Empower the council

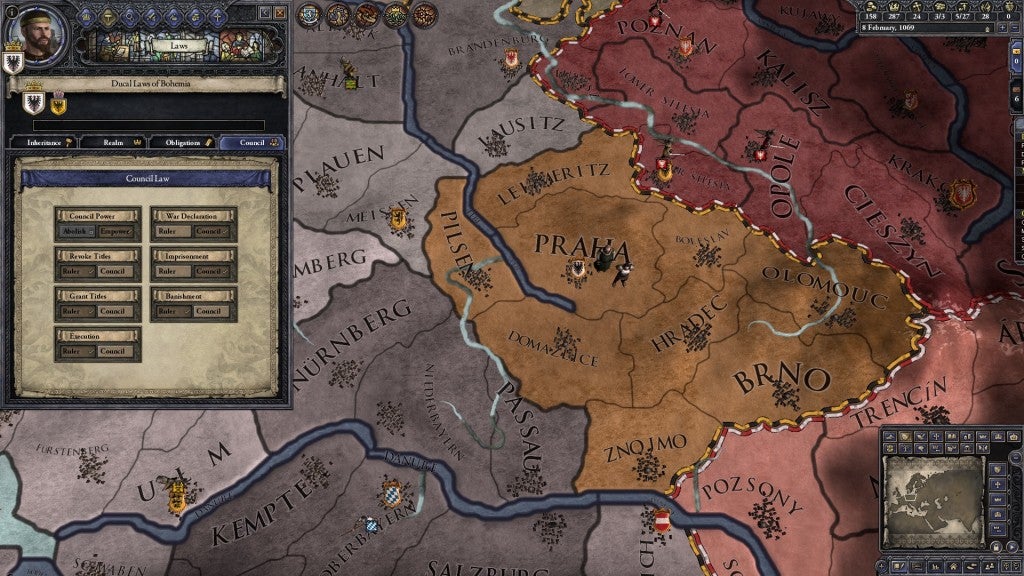[115, 231]
